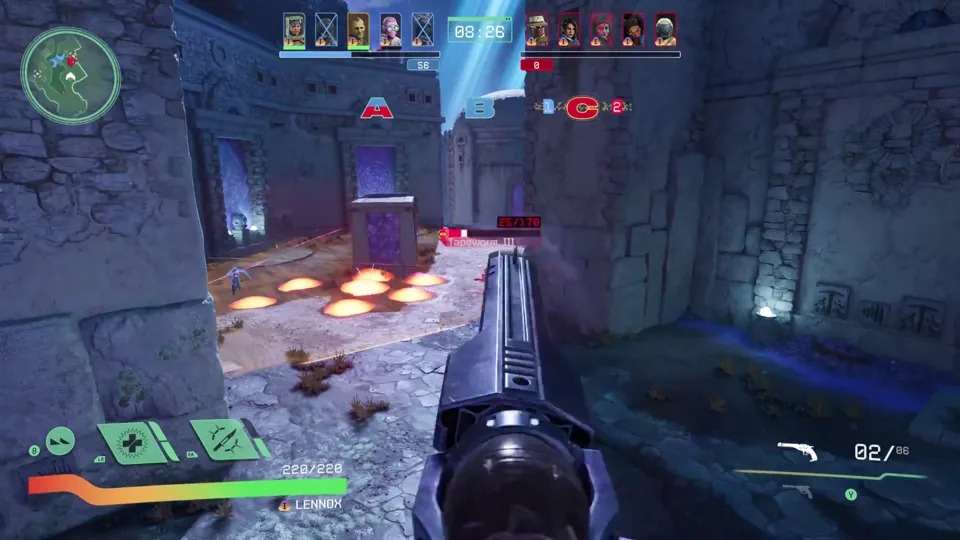This screenshot has height=540, width=960.
Task: Select the pink-haired teammate portrait
Action: click(x=391, y=29)
